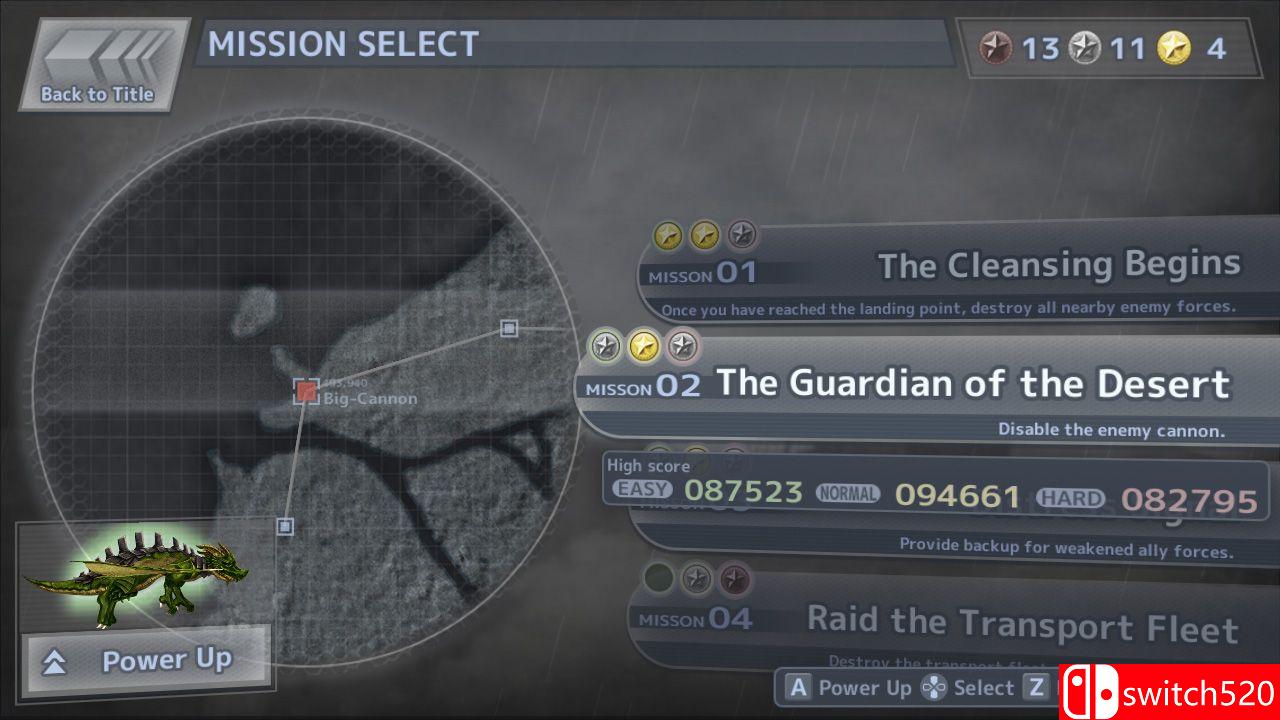Choose Mission 02 The Guardian of the Desert
1280x720 pixels.
pos(930,385)
